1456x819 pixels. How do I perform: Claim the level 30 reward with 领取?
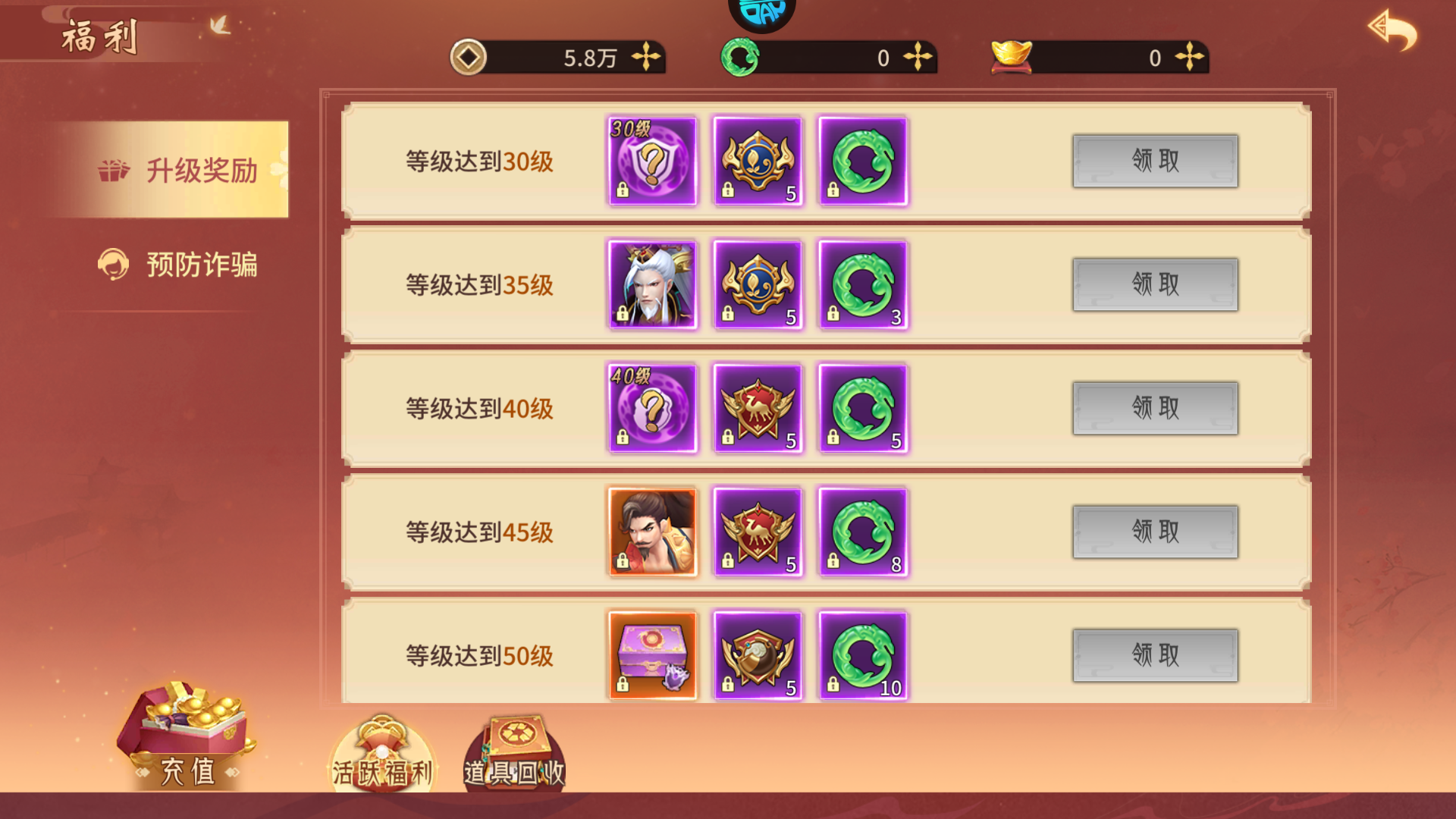1154,162
